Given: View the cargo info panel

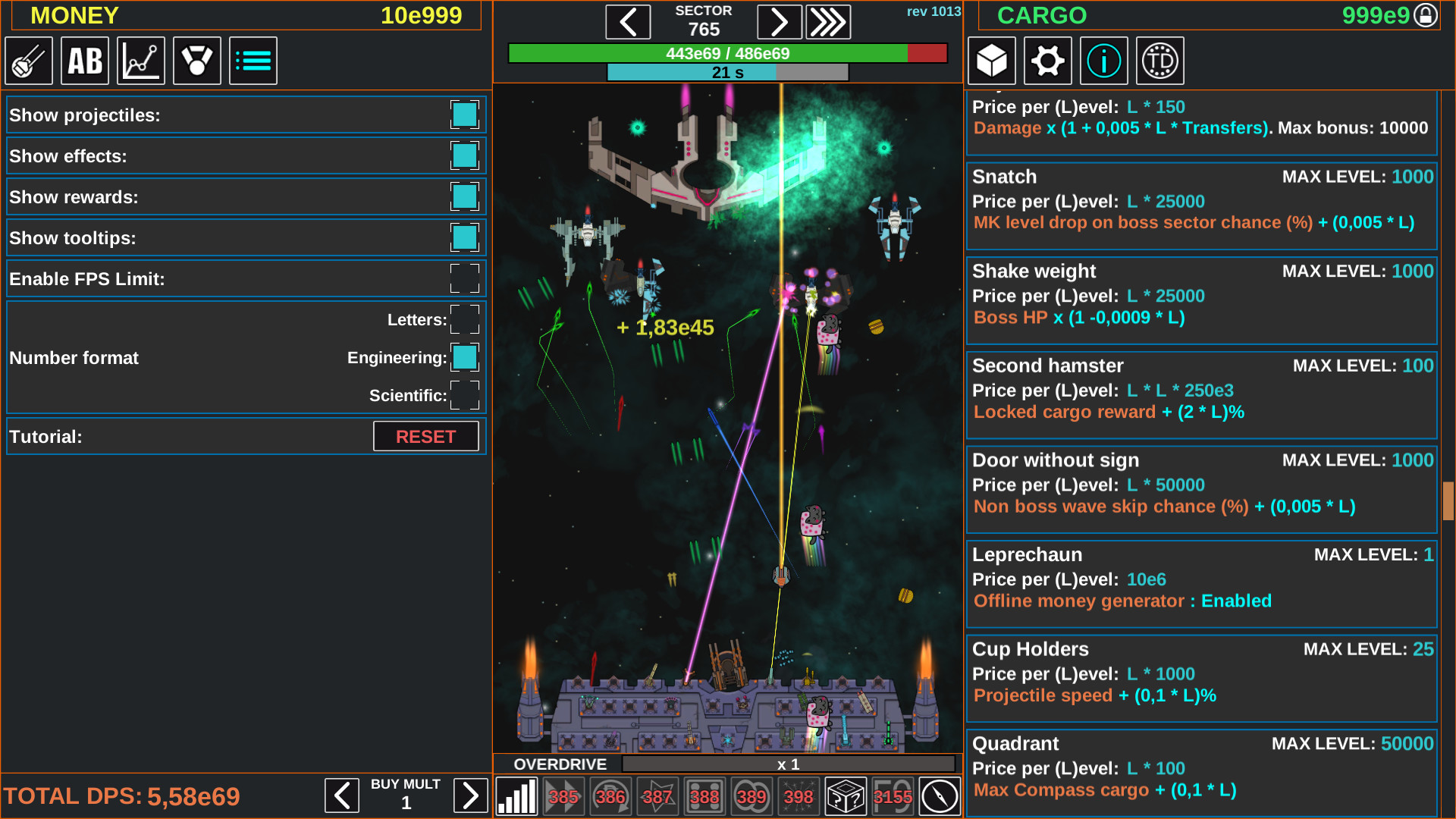Looking at the screenshot, I should (1103, 61).
